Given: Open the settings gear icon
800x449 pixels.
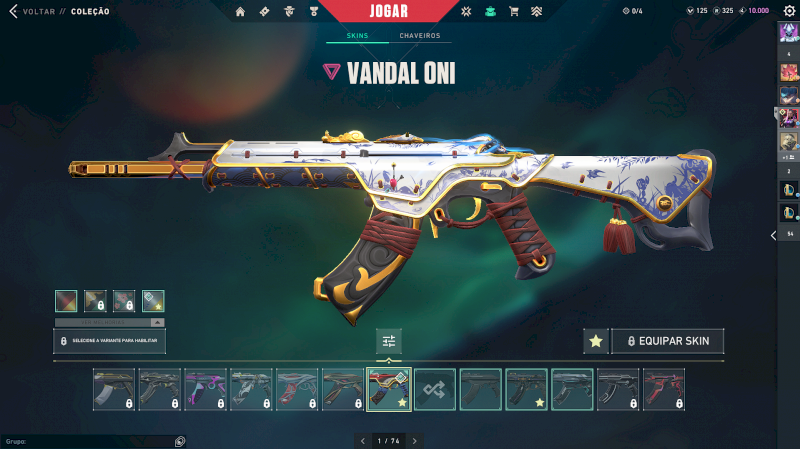Looking at the screenshot, I should tap(789, 11).
